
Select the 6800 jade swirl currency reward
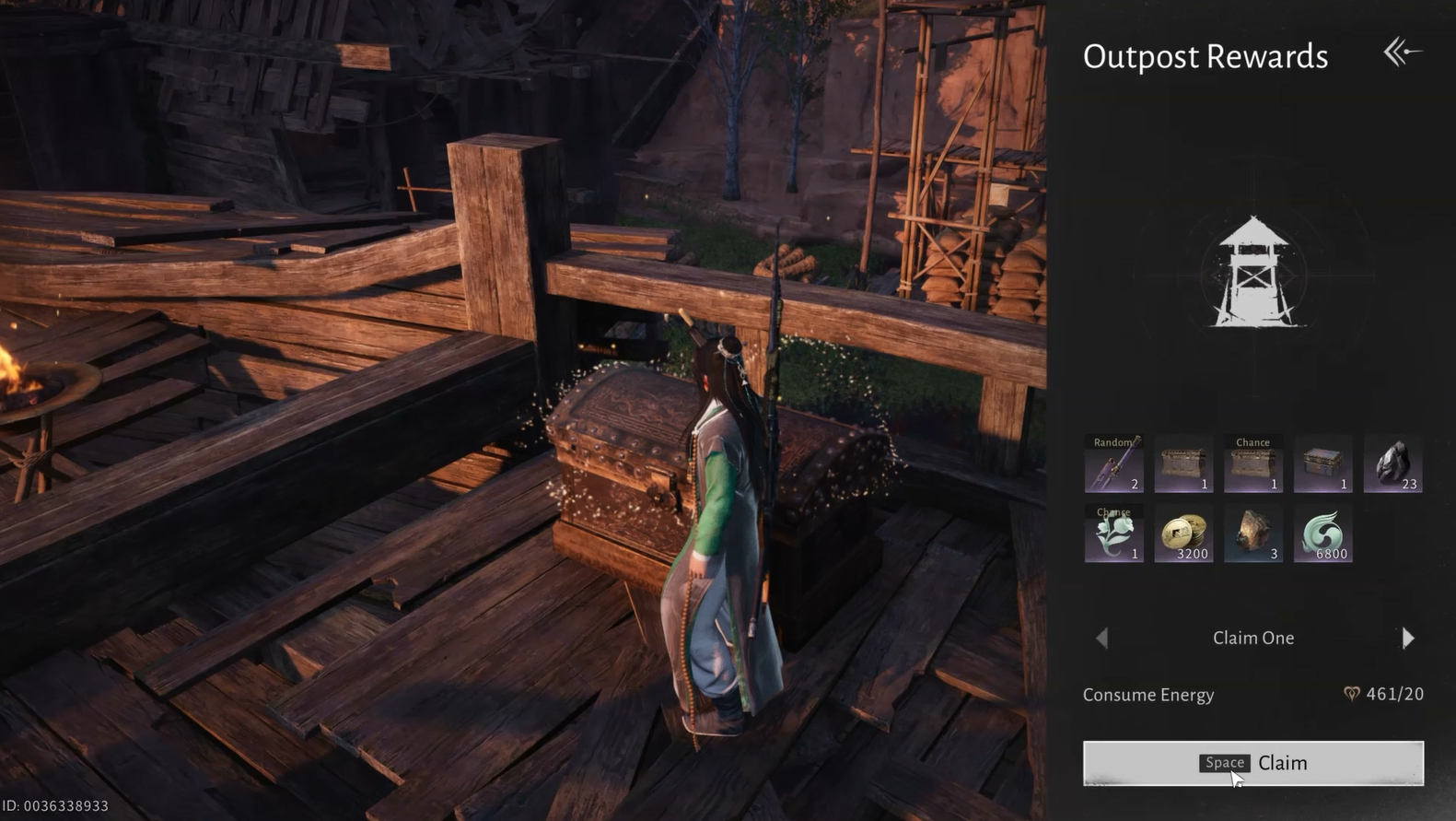point(1322,534)
